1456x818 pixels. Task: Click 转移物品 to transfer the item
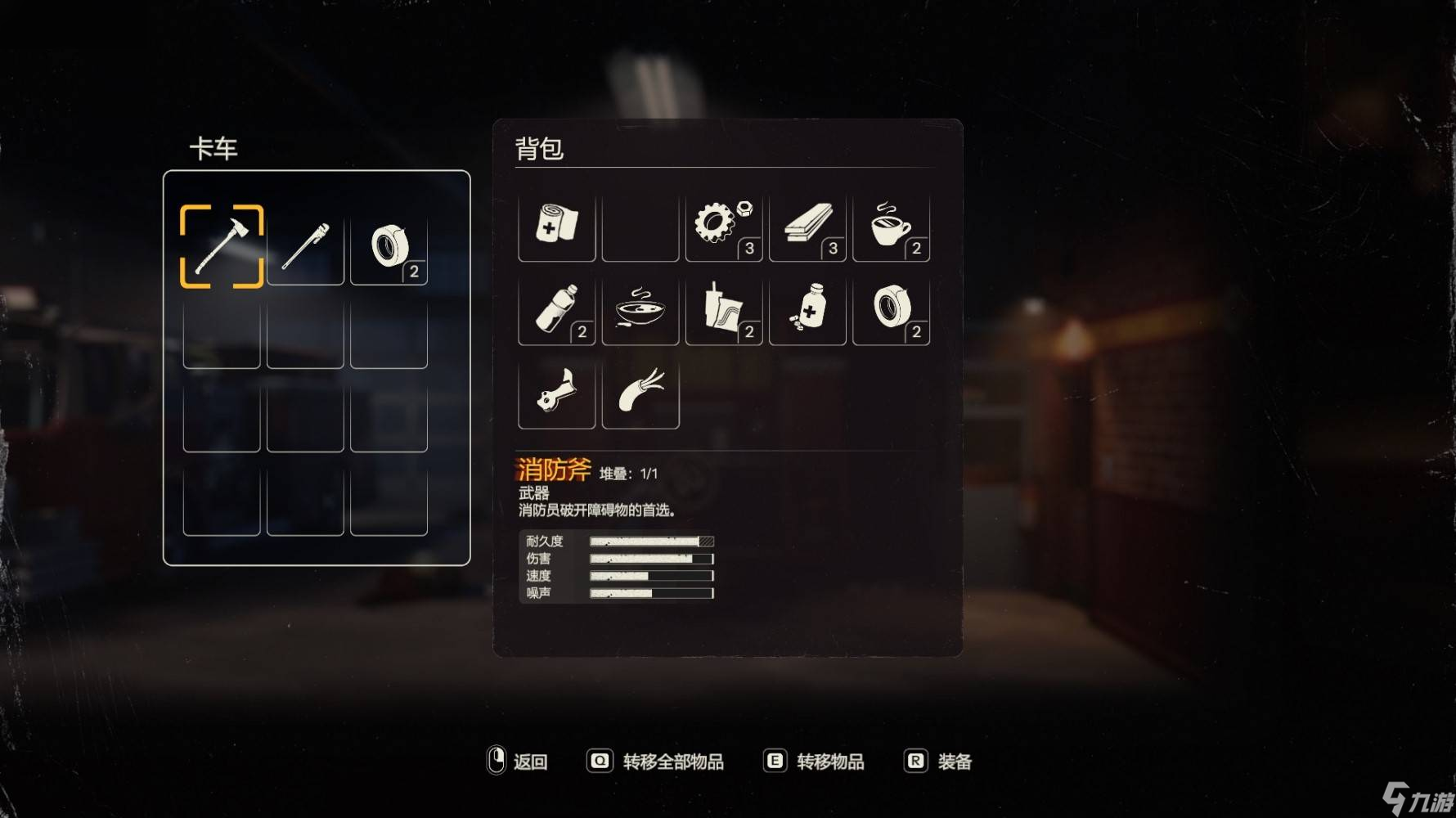tap(815, 762)
